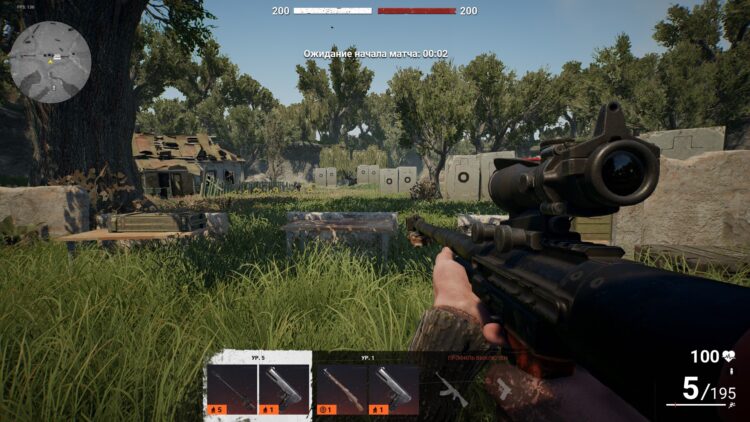Pick the level 1 pistol slot
Viewport: 750px width, 422px height.
click(394, 389)
